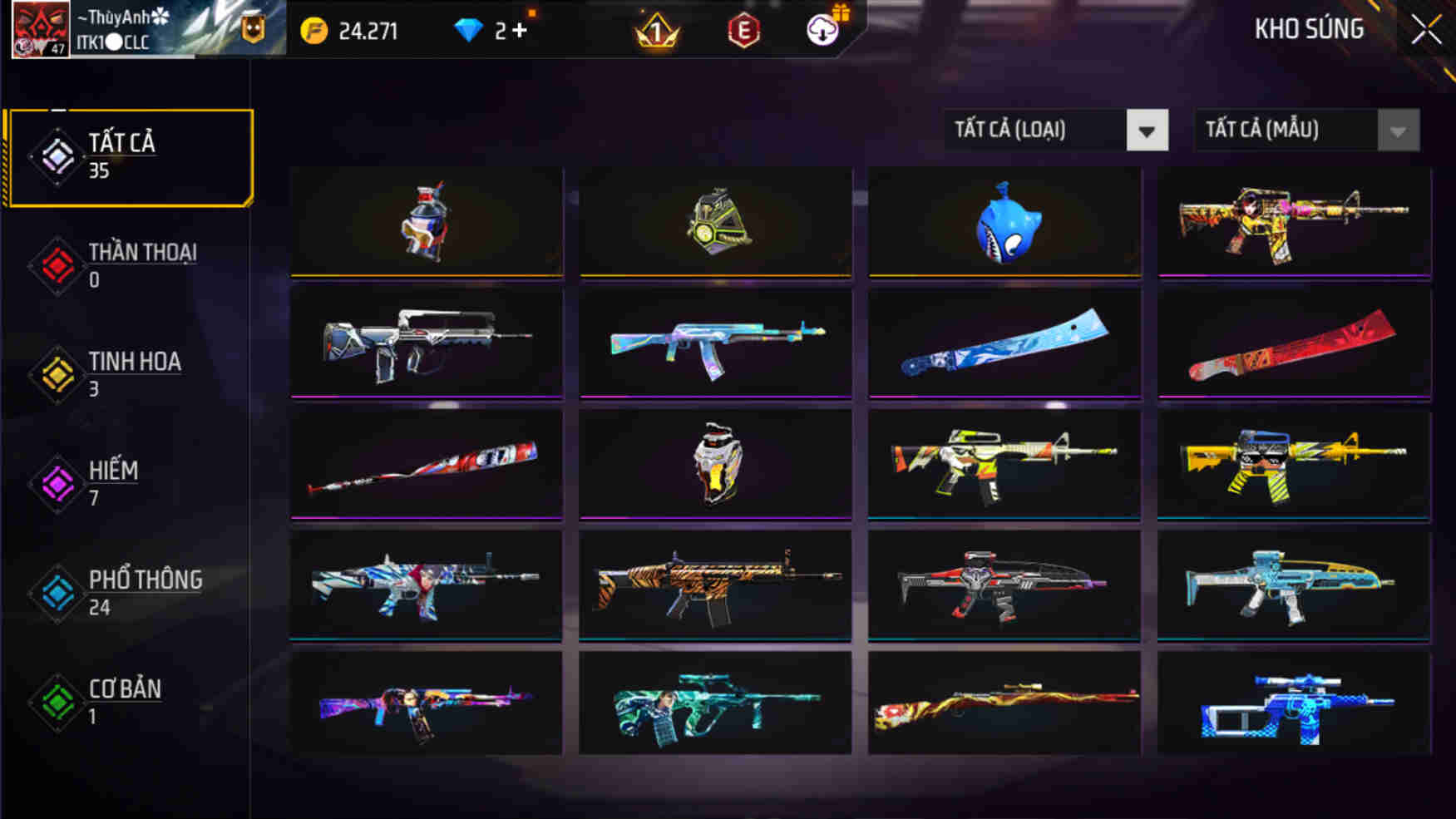Image resolution: width=1456 pixels, height=819 pixels.
Task: Add diamonds with the plus button
Action: point(520,31)
